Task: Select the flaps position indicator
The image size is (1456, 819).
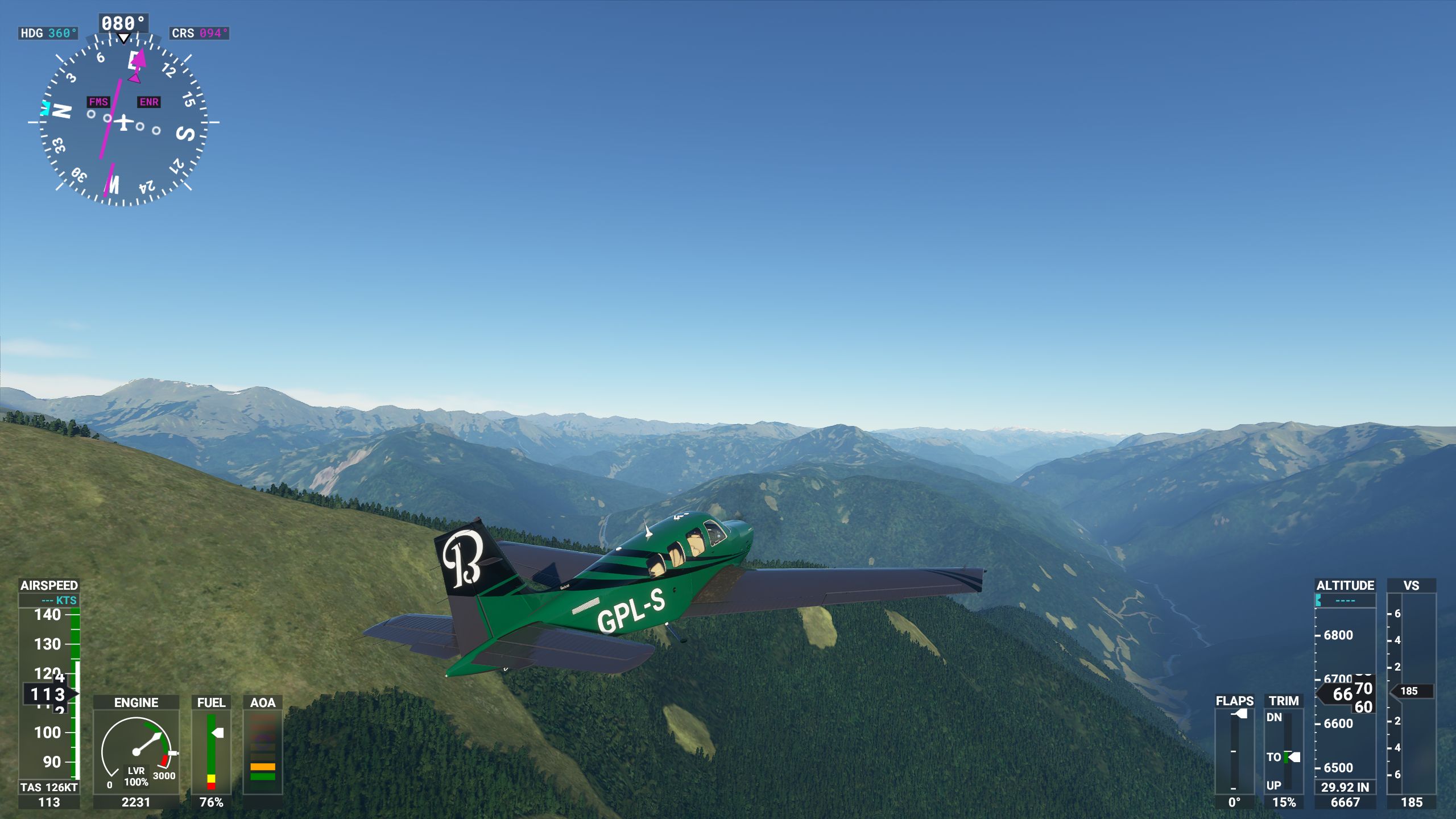Action: point(1234,751)
